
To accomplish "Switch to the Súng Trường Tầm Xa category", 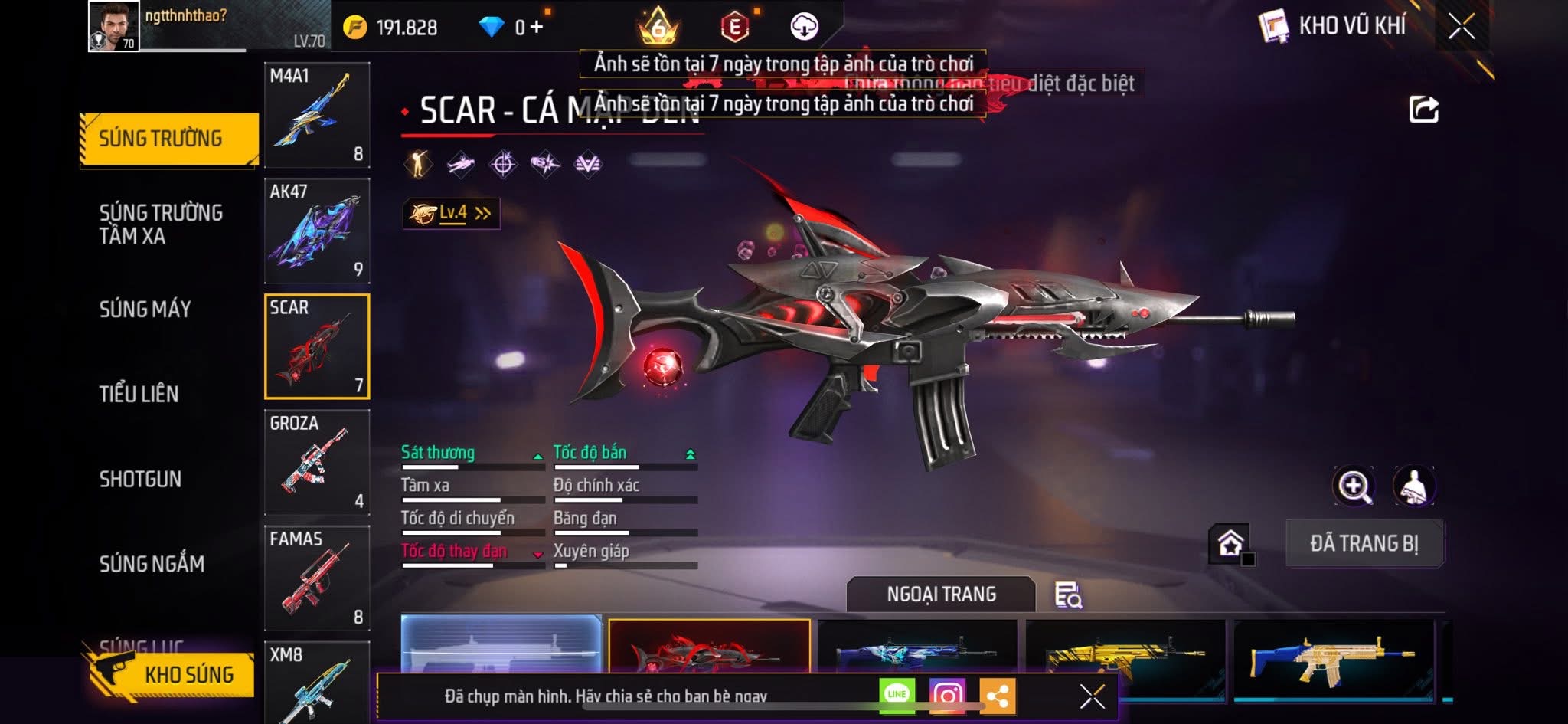I will pyautogui.click(x=161, y=224).
